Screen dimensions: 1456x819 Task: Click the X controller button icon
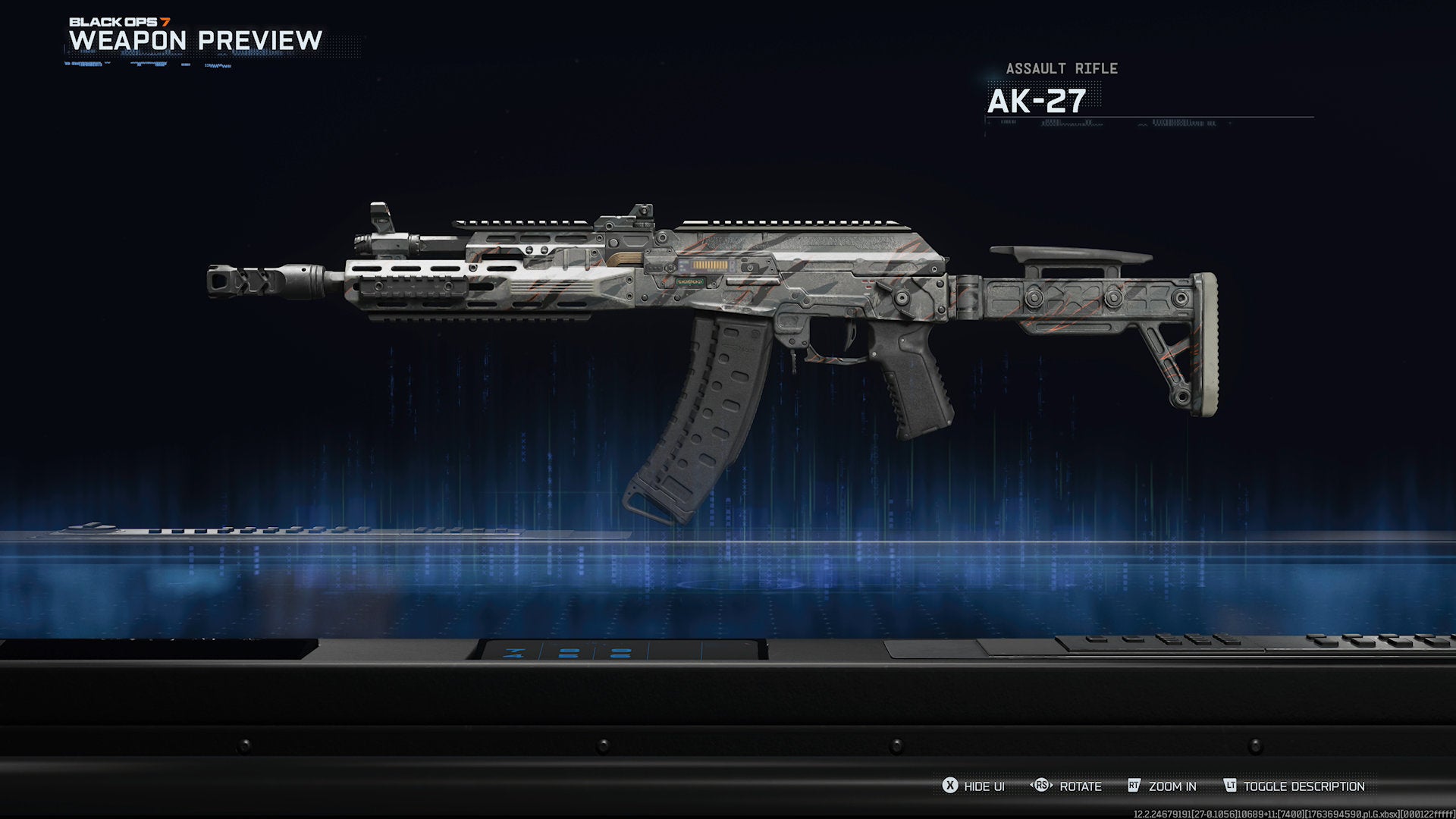[x=949, y=786]
